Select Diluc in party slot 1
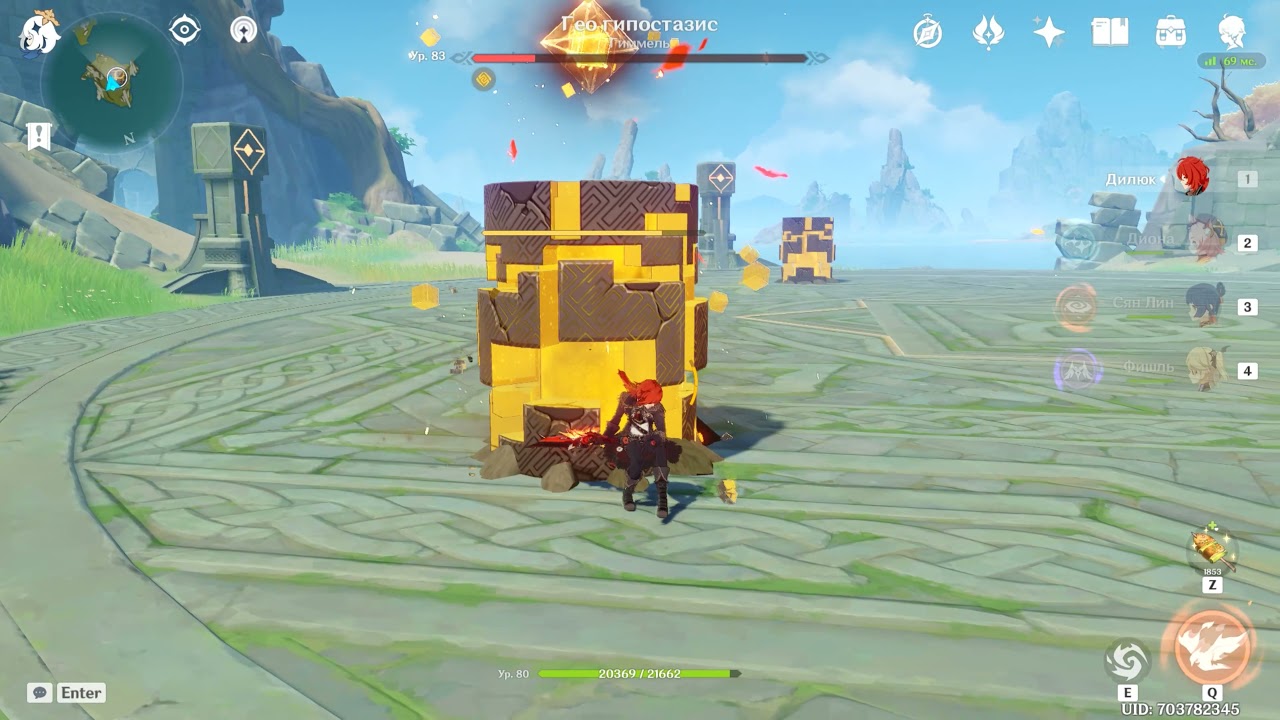The height and width of the screenshot is (720, 1280). click(x=1191, y=178)
